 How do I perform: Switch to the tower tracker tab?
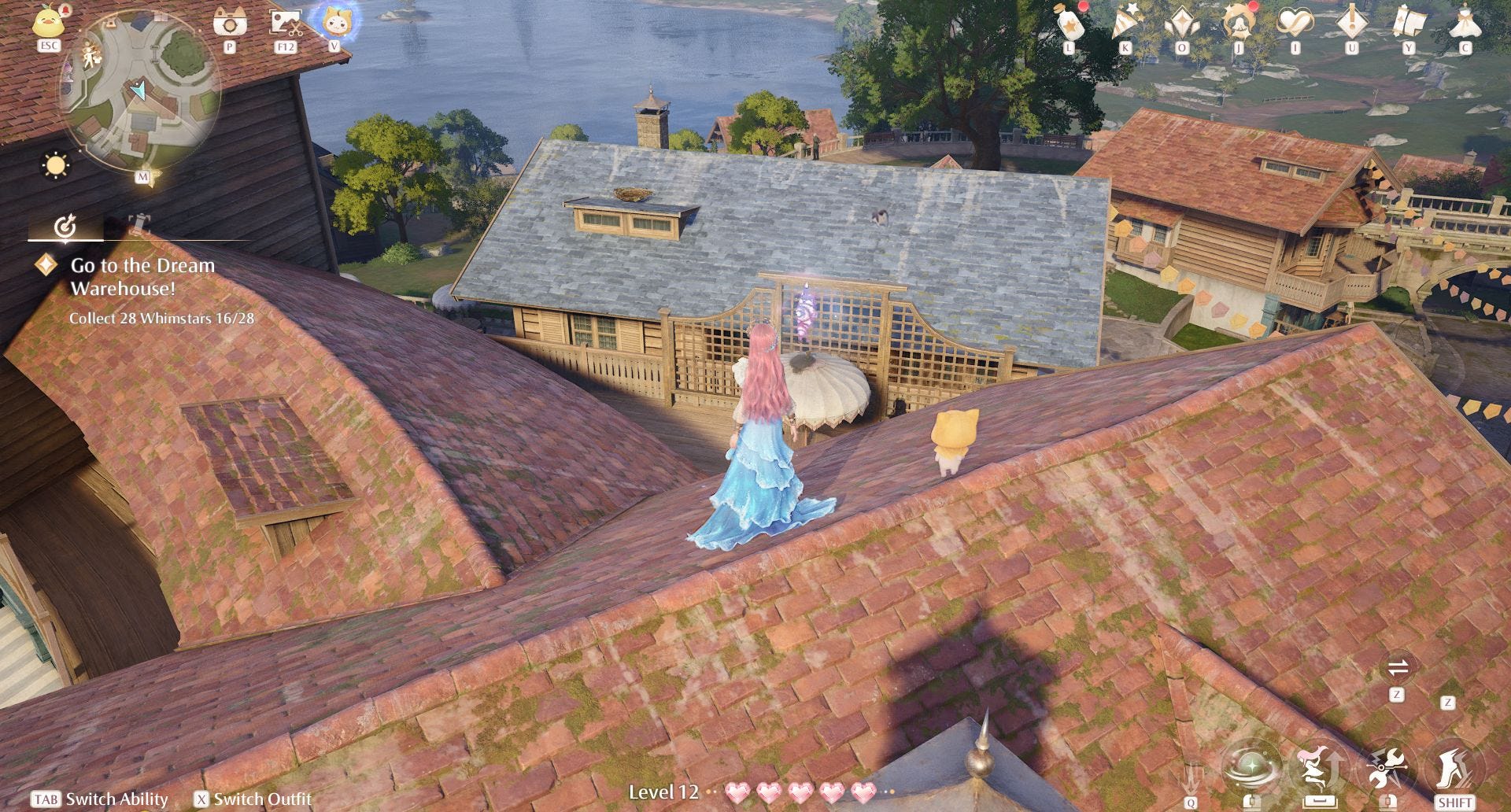pyautogui.click(x=139, y=224)
